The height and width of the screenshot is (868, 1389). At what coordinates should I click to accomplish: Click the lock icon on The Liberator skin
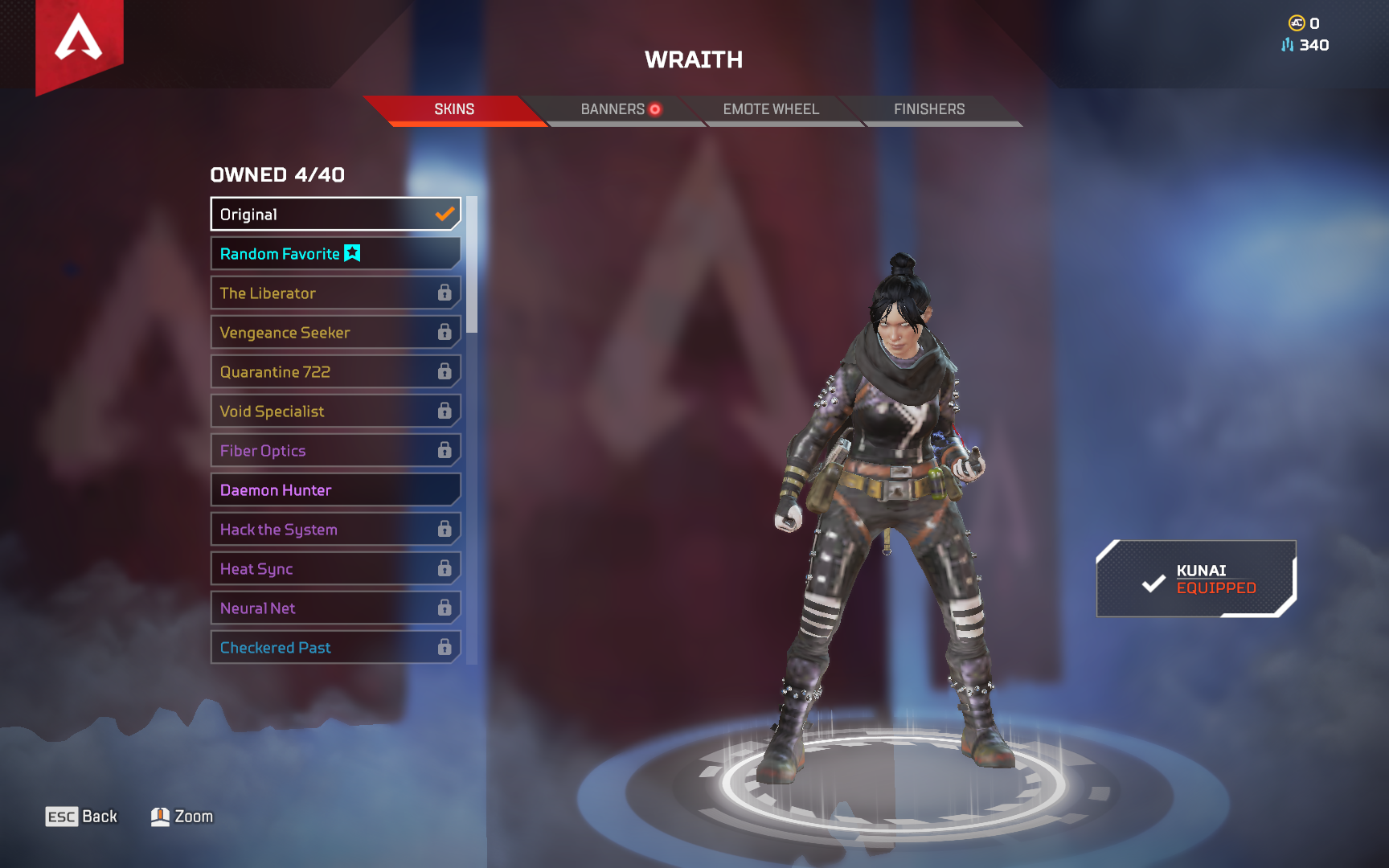[x=445, y=293]
